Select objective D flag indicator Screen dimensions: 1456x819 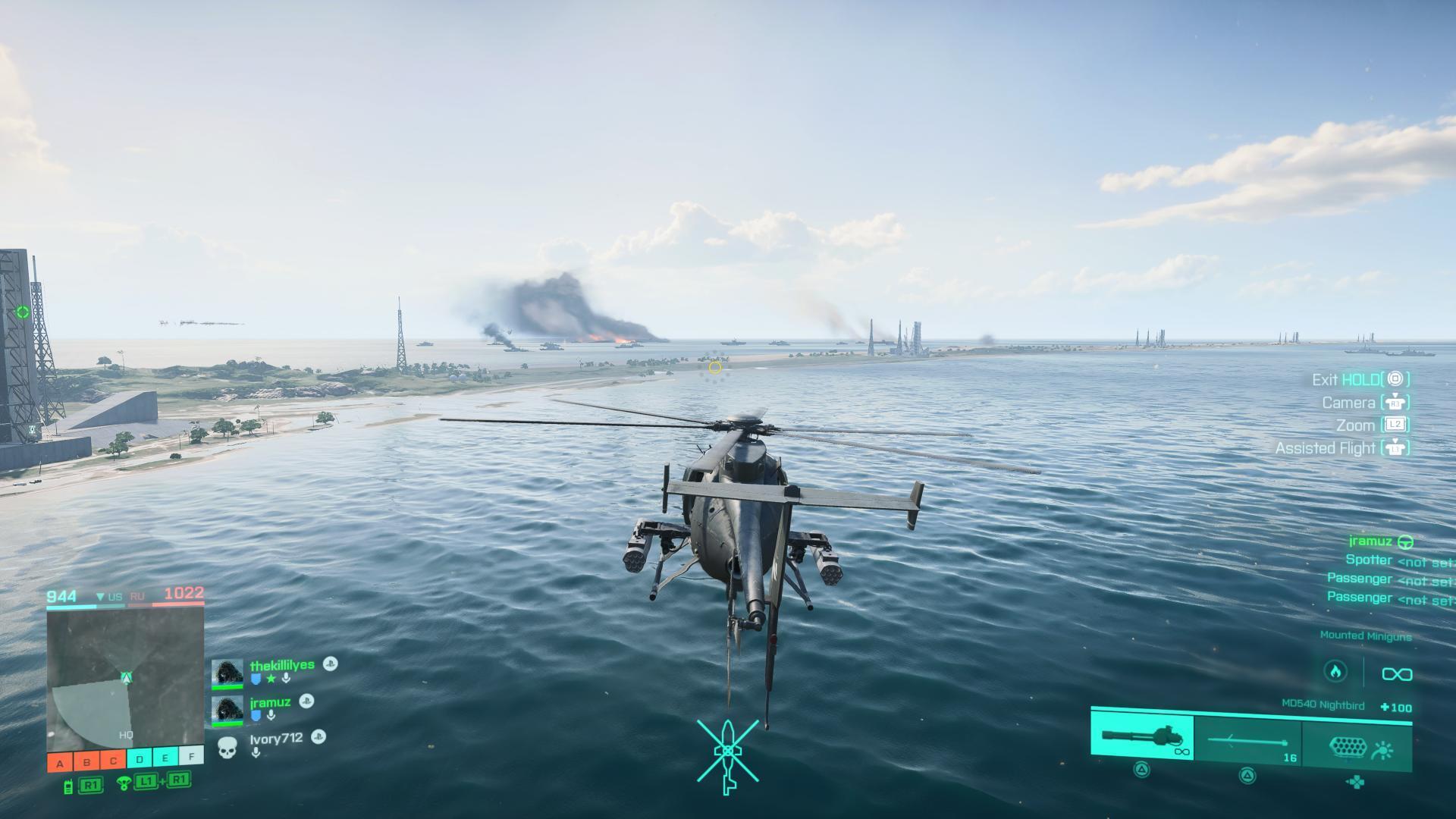[140, 759]
